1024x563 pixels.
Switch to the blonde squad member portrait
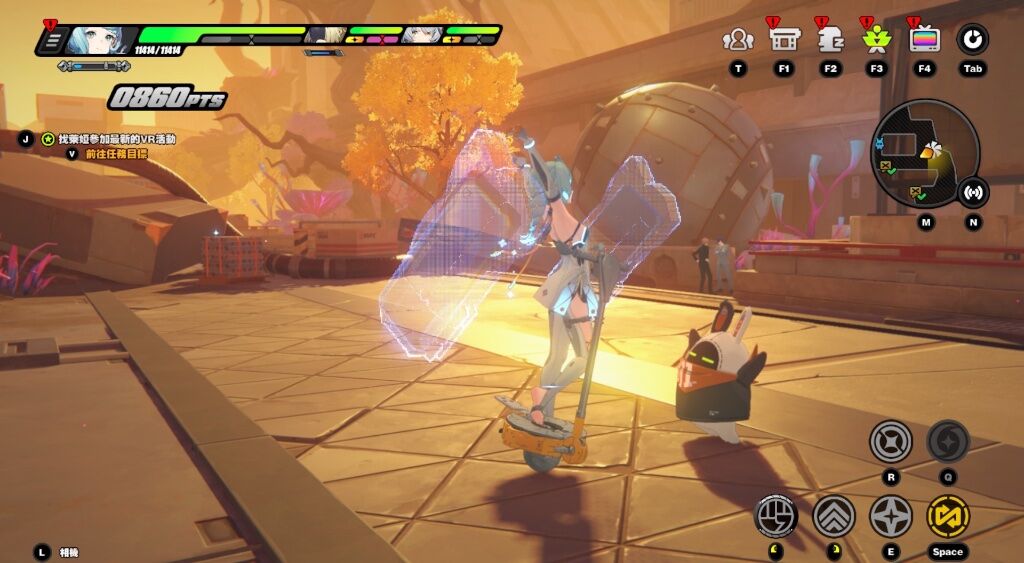[325, 34]
